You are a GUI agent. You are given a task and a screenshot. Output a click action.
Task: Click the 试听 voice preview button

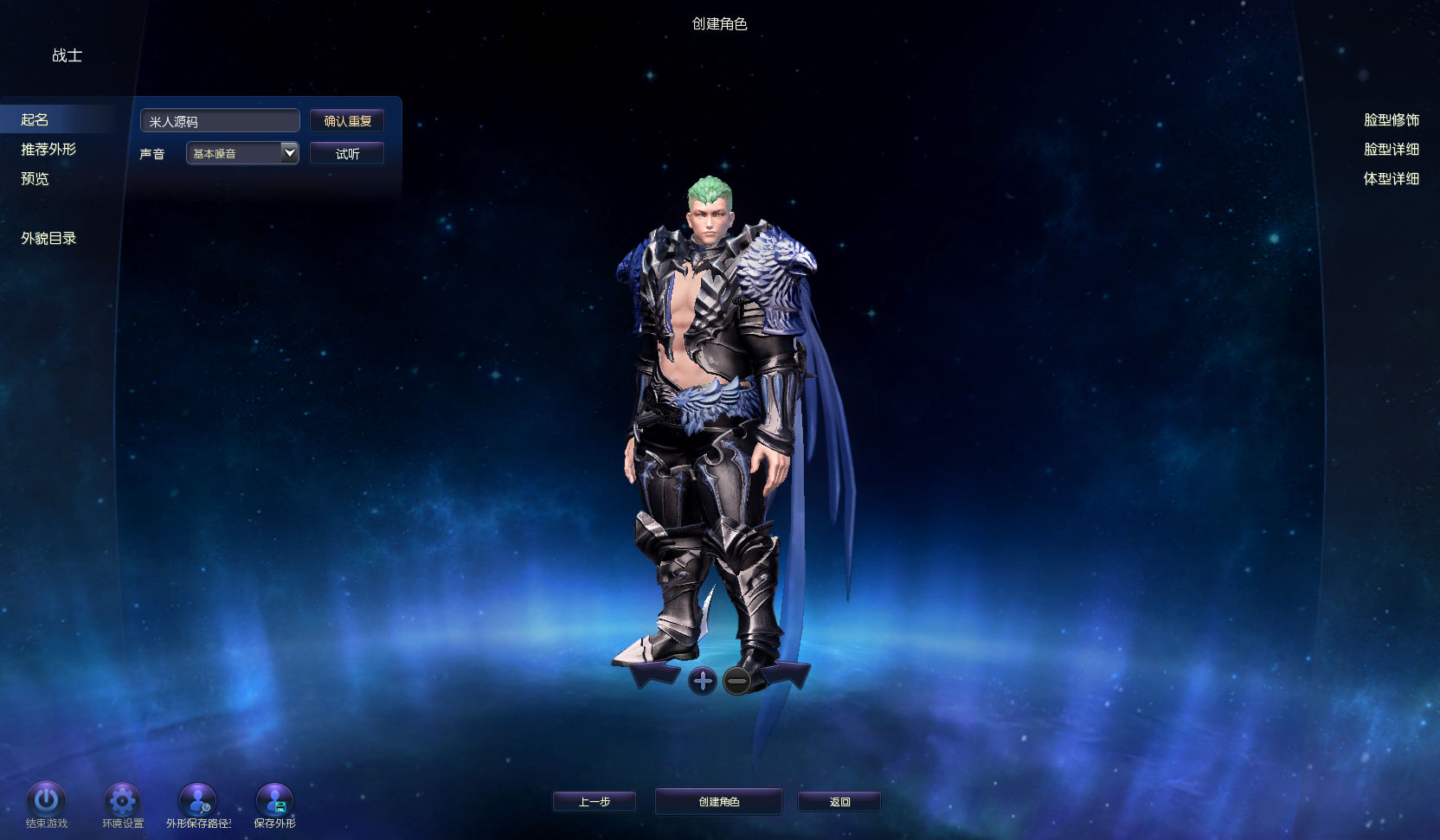(x=347, y=154)
